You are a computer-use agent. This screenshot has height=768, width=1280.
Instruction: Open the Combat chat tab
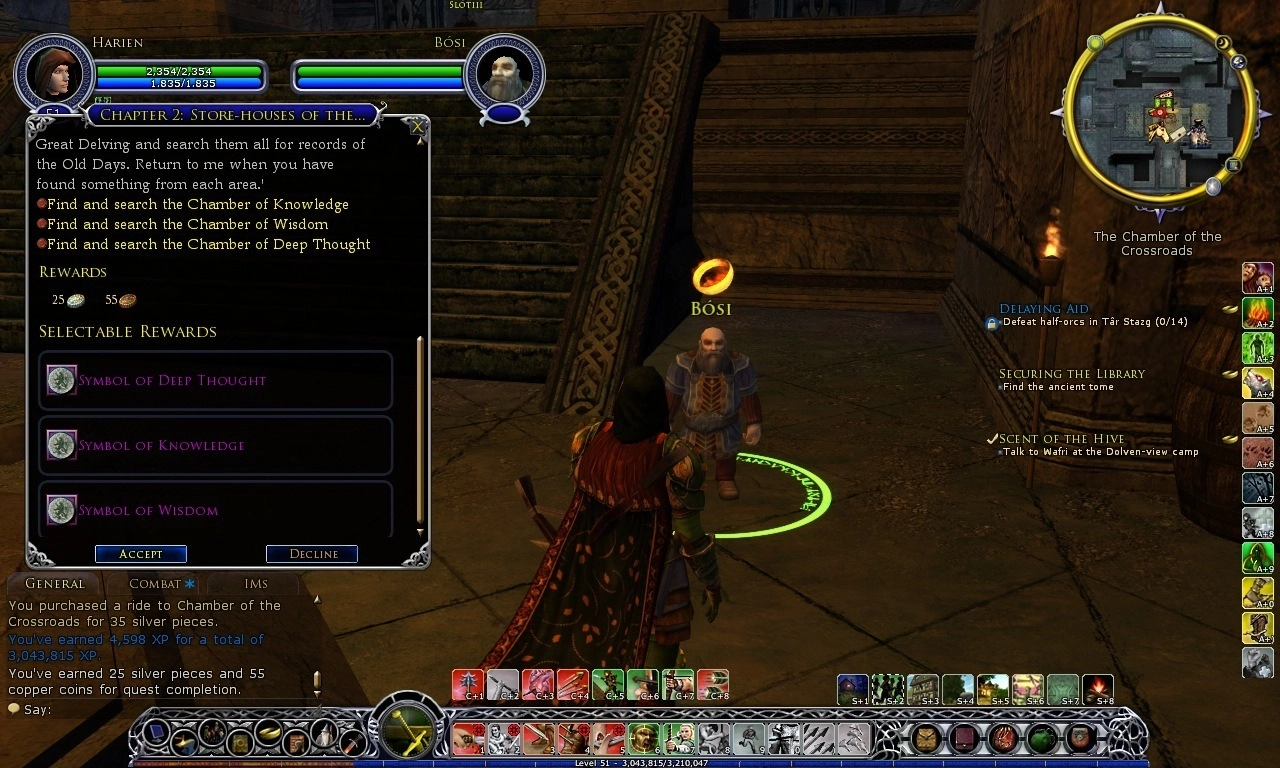[160, 584]
